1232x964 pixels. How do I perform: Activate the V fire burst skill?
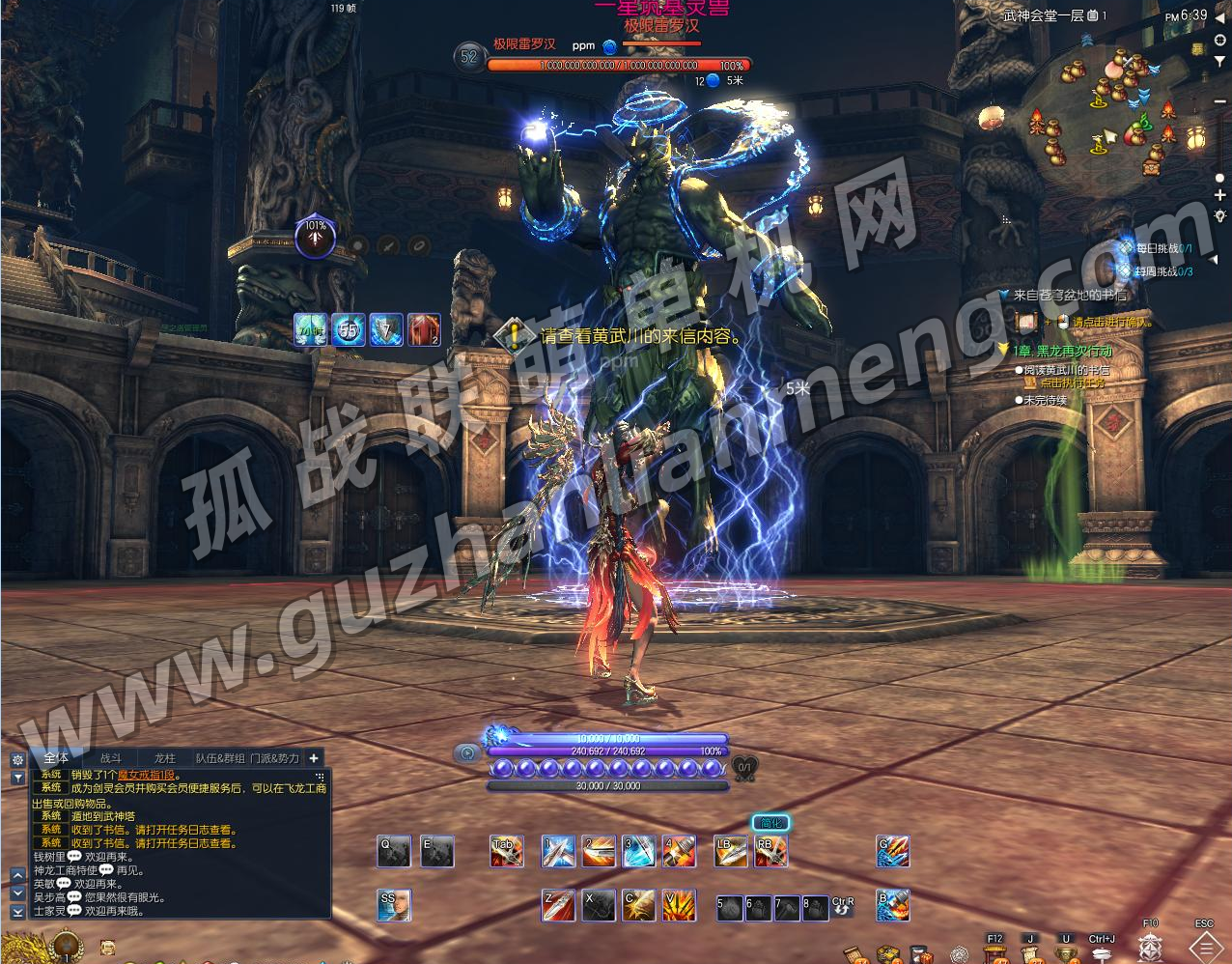click(680, 905)
